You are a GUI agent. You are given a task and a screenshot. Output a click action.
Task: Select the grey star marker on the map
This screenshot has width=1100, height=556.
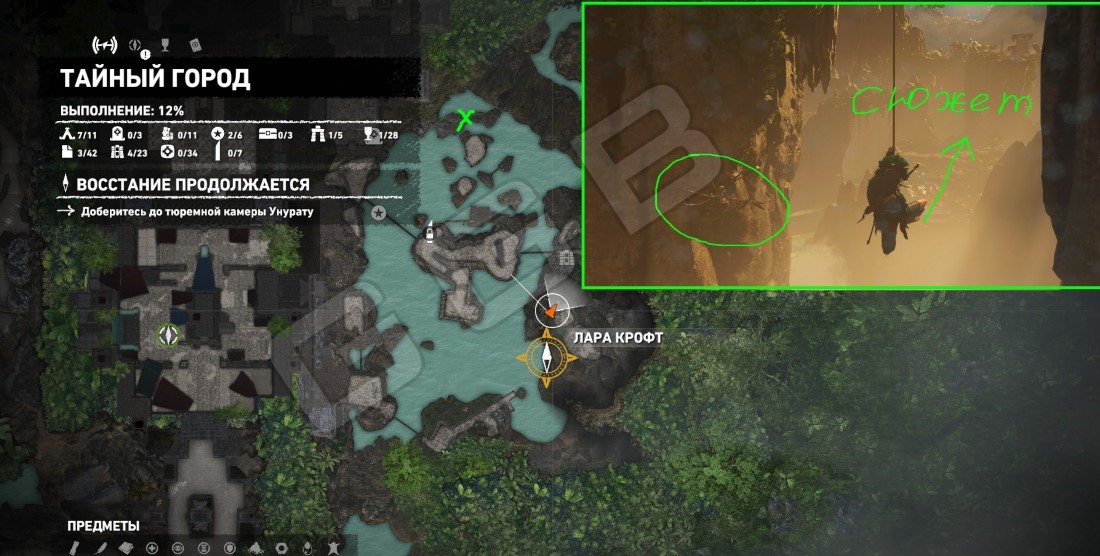tap(379, 213)
